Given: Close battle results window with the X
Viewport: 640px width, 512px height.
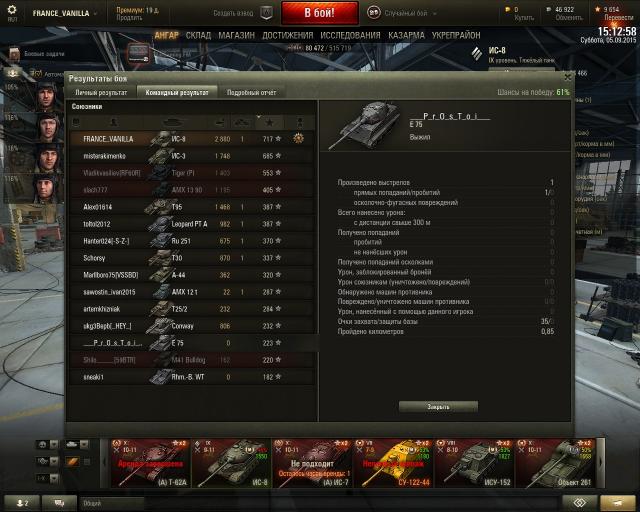Looking at the screenshot, I should click(x=567, y=76).
